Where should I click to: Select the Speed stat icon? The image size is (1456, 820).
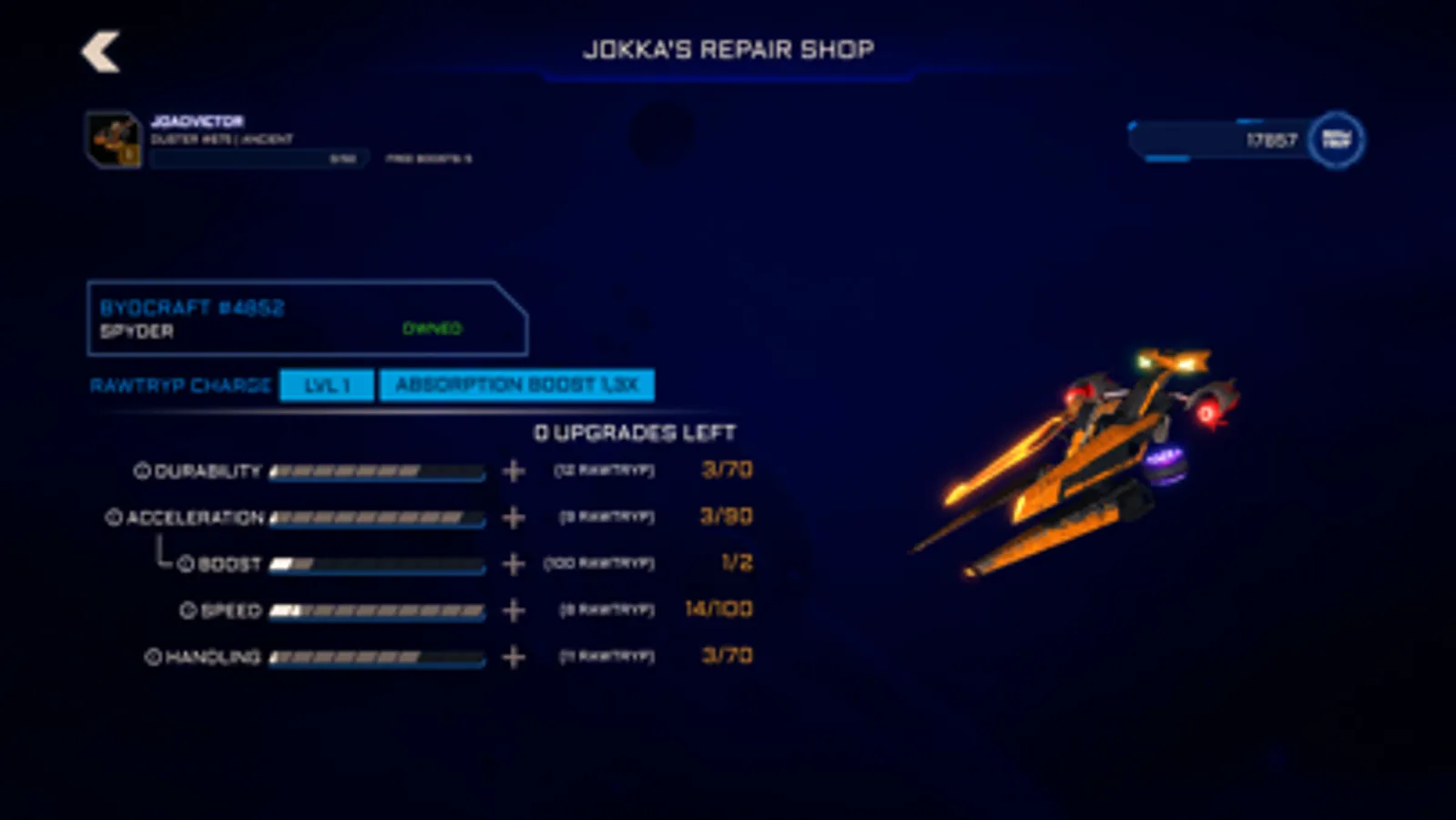[x=189, y=610]
